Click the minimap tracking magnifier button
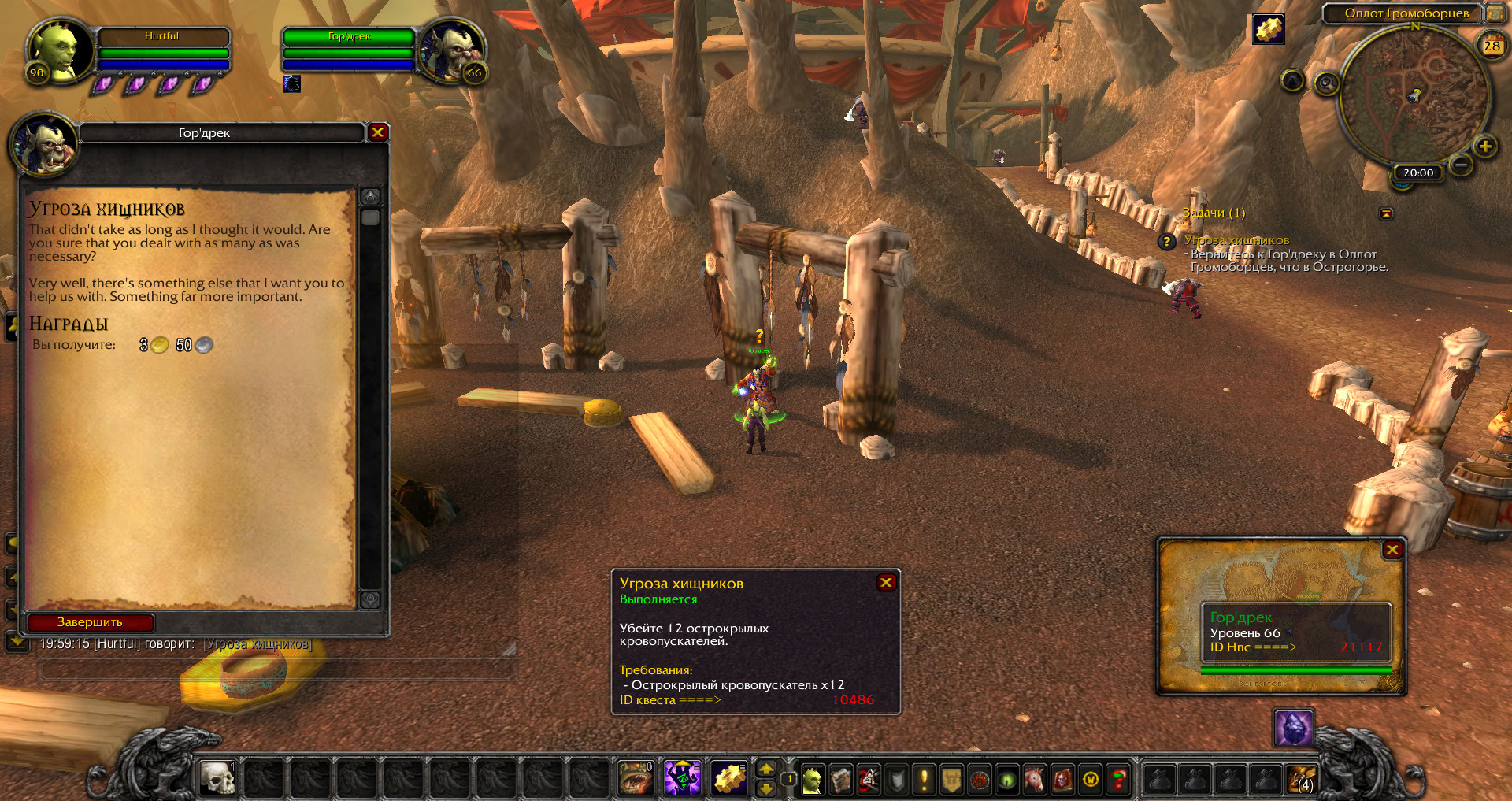 point(1326,83)
